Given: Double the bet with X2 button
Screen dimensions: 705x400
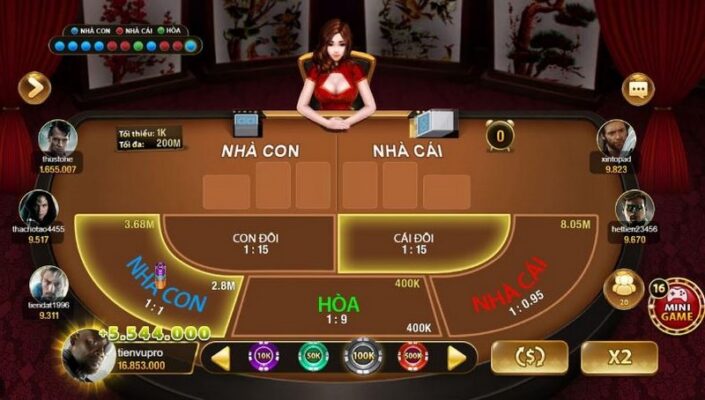Looking at the screenshot, I should coord(619,357).
